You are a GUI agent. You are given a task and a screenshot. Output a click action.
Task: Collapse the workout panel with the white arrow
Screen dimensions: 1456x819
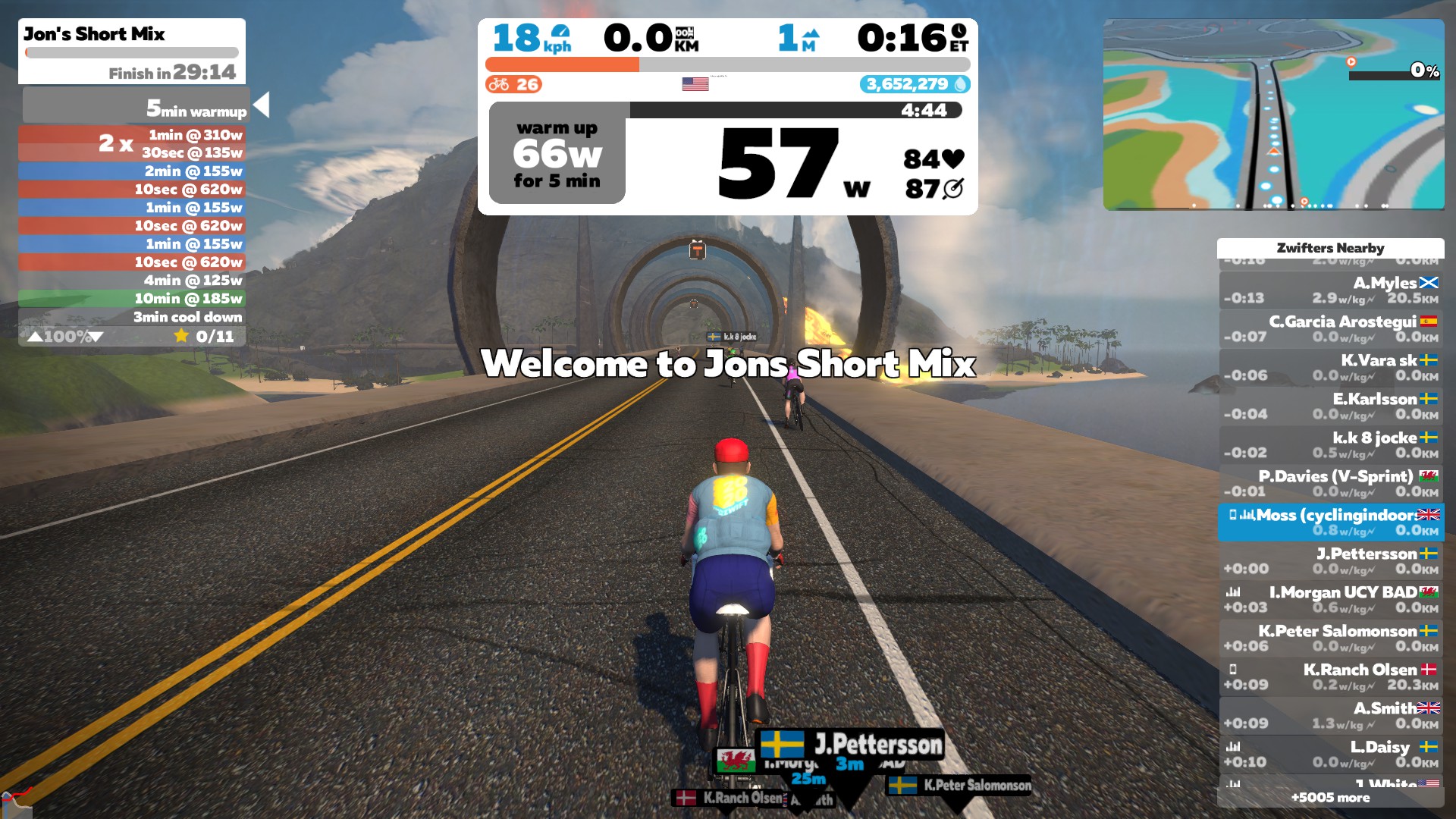(x=262, y=105)
